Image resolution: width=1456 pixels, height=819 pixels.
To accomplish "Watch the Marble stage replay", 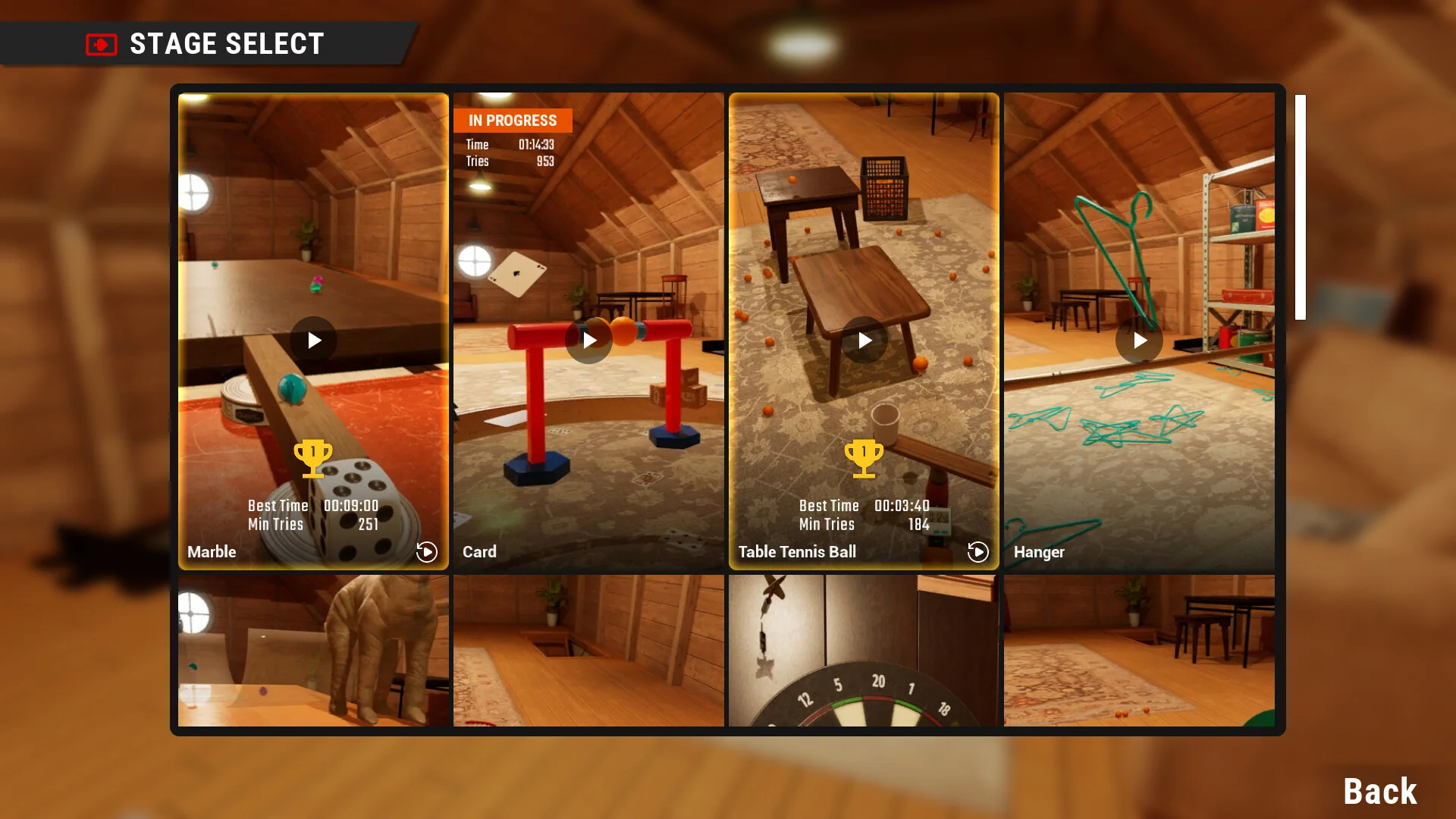I will click(x=427, y=552).
